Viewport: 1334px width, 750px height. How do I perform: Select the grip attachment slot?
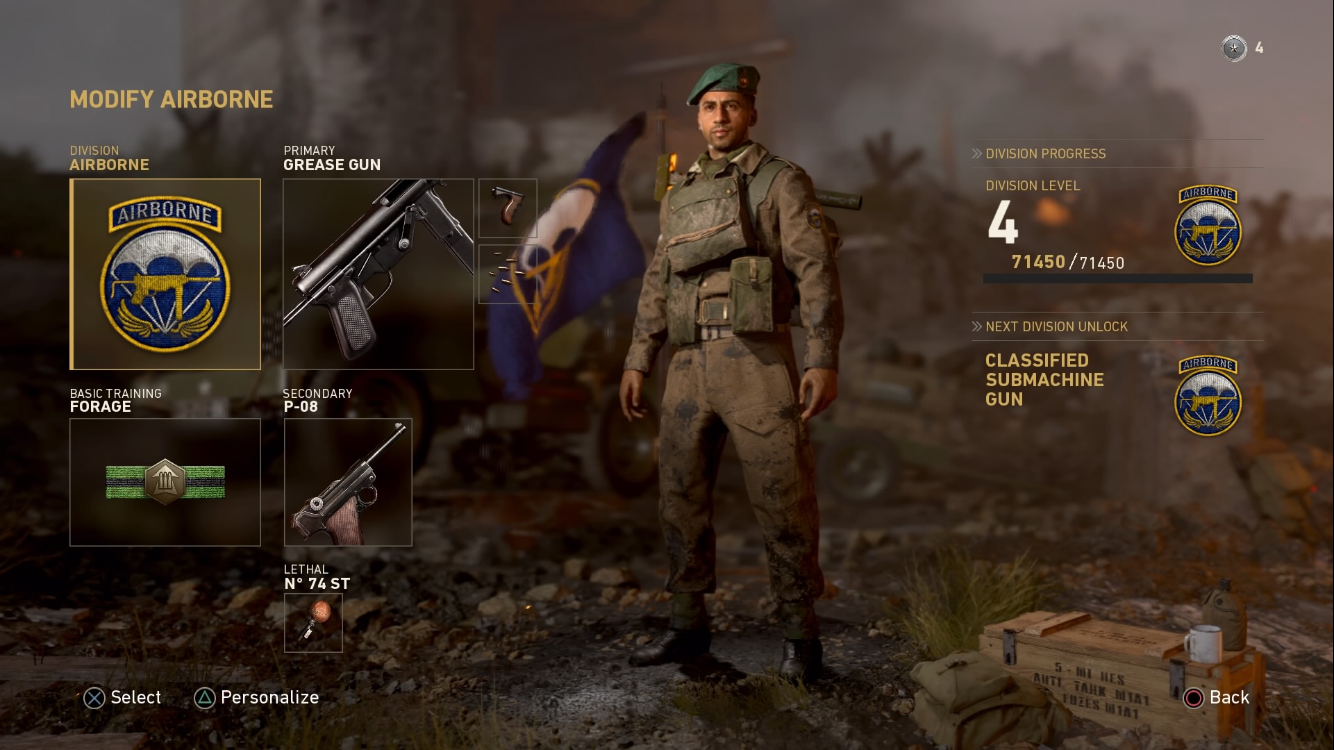(508, 208)
